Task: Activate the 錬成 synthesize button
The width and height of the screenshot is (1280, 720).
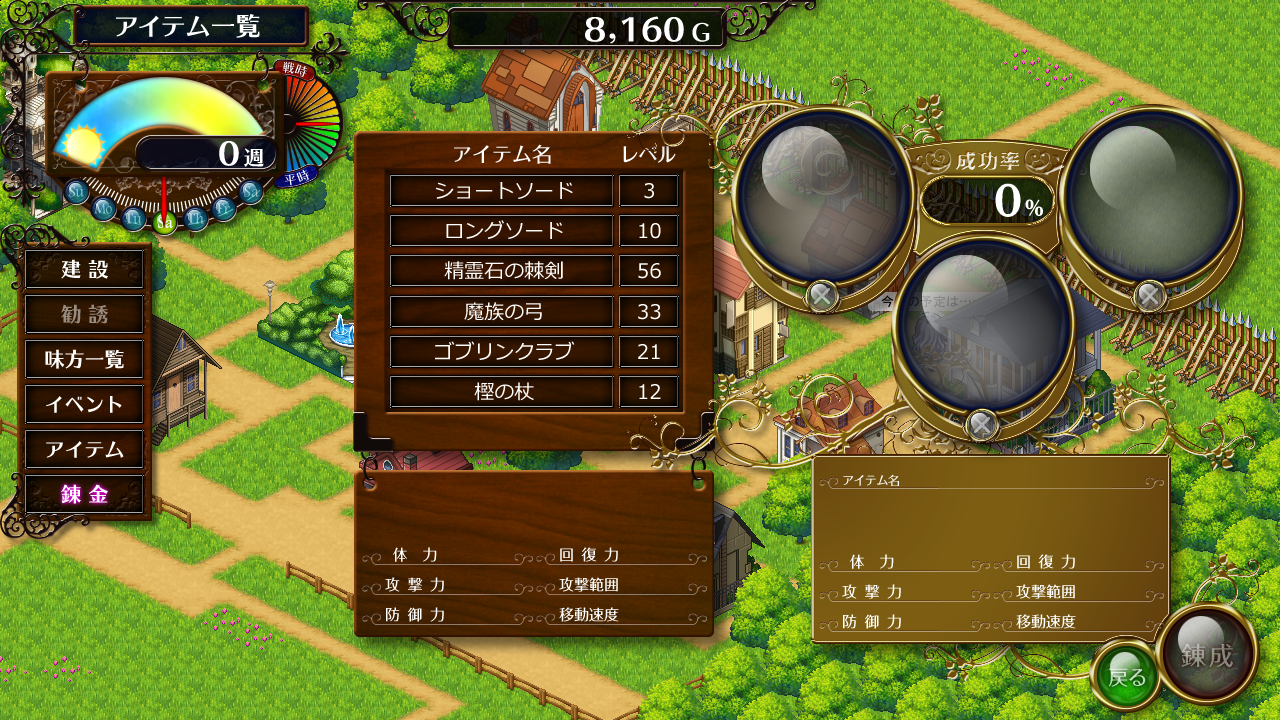Action: (1206, 656)
